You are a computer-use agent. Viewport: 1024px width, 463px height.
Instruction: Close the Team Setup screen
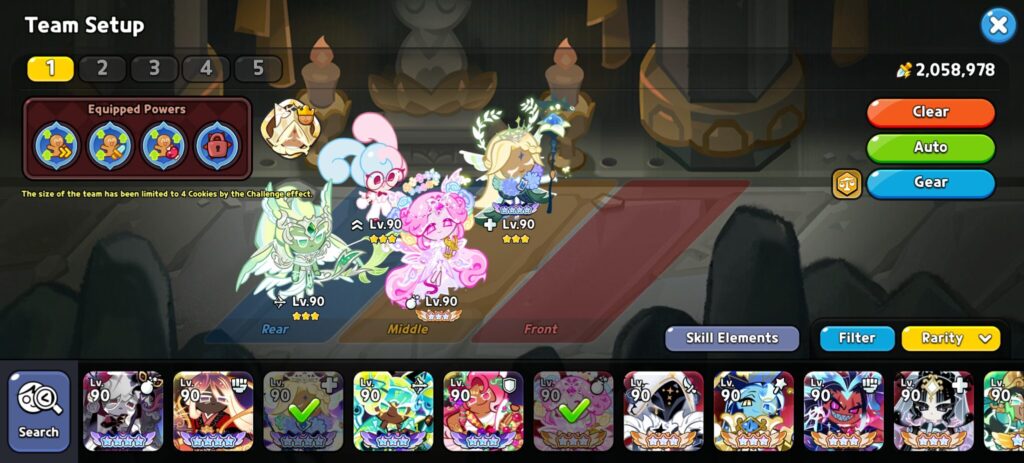pos(997,25)
